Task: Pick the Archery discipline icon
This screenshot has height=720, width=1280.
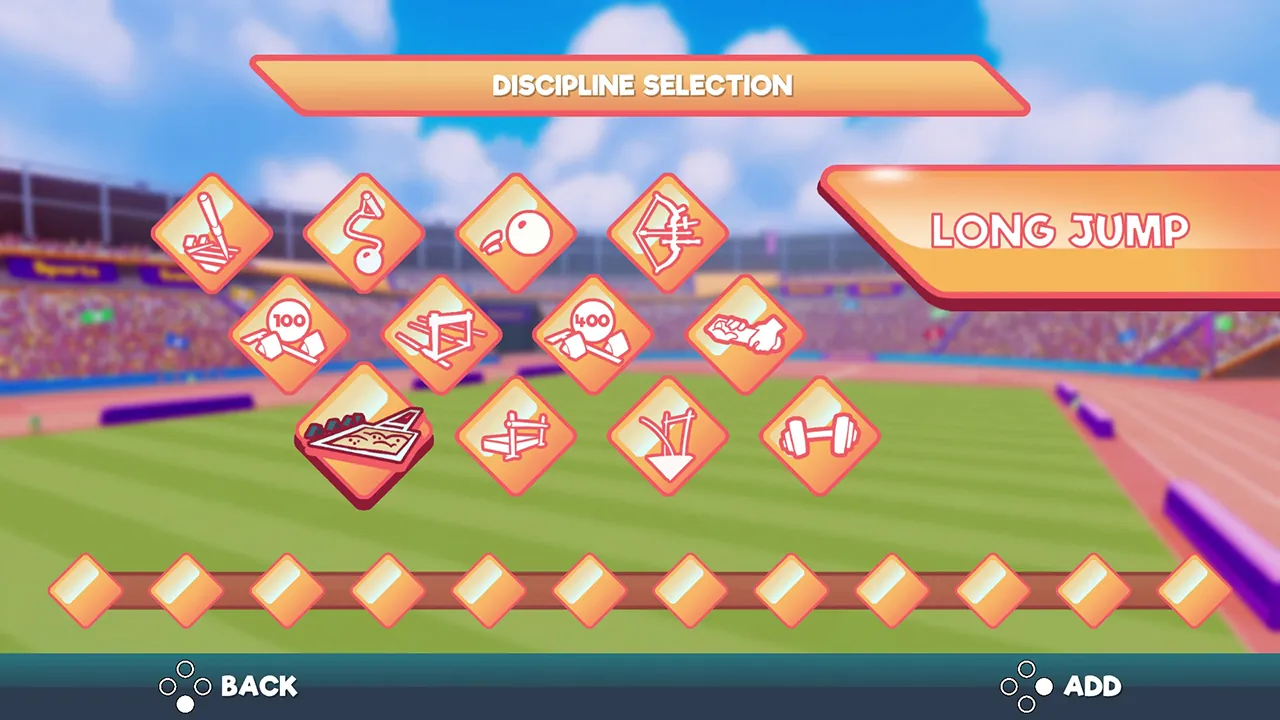Action: [x=667, y=230]
